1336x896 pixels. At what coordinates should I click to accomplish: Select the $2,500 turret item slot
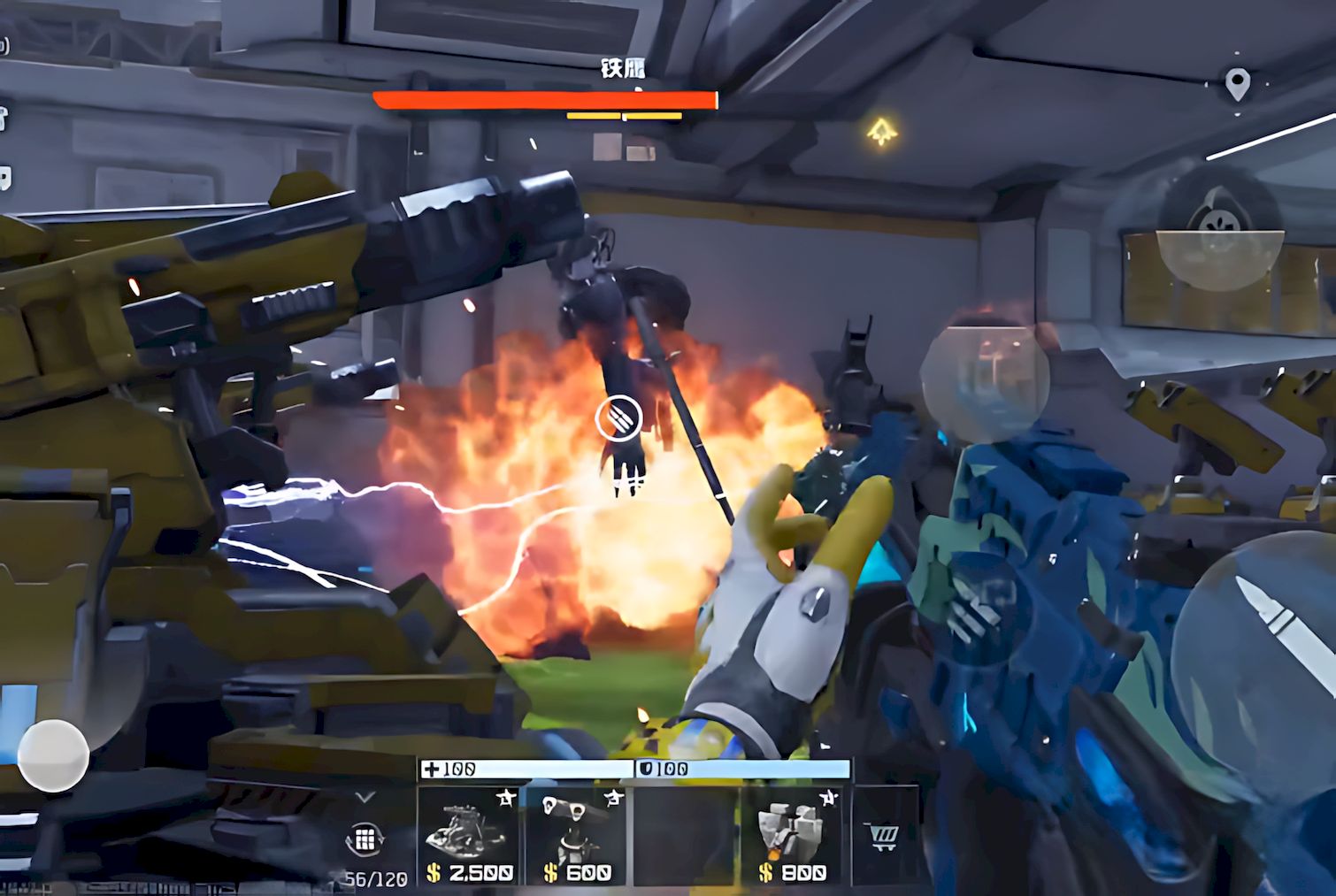(x=469, y=835)
